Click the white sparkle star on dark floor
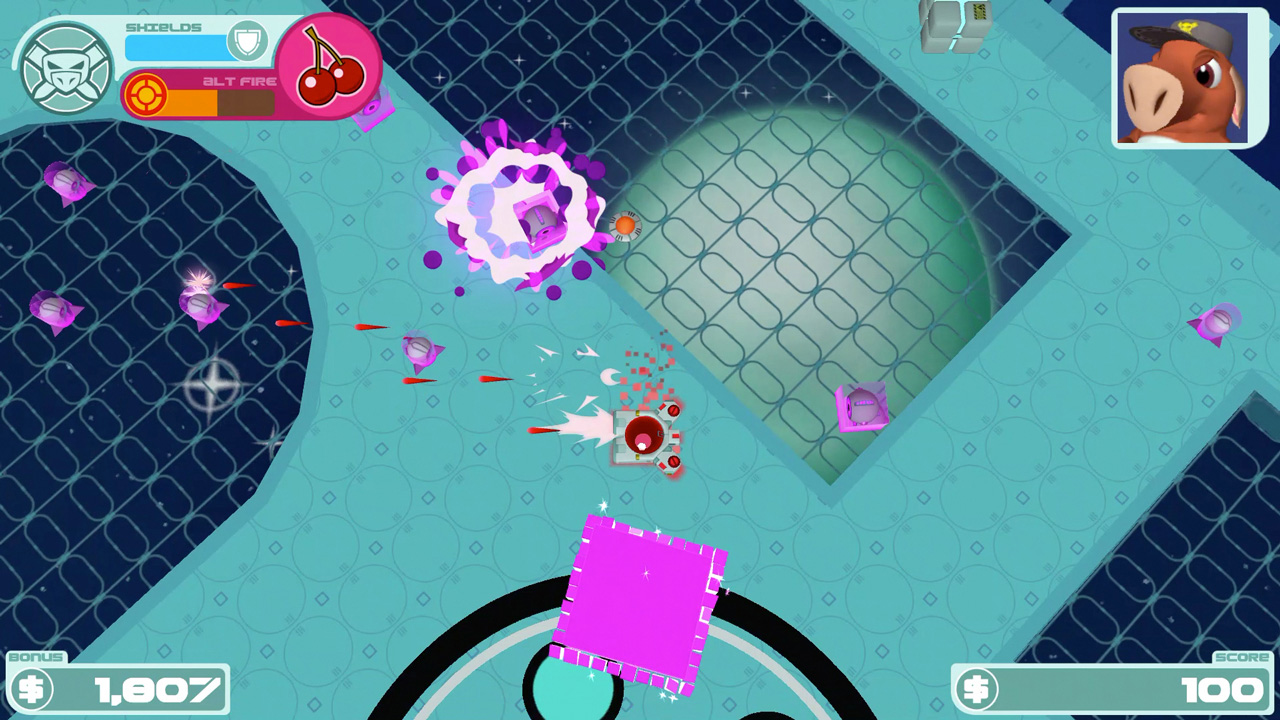This screenshot has width=1280, height=720. [212, 384]
